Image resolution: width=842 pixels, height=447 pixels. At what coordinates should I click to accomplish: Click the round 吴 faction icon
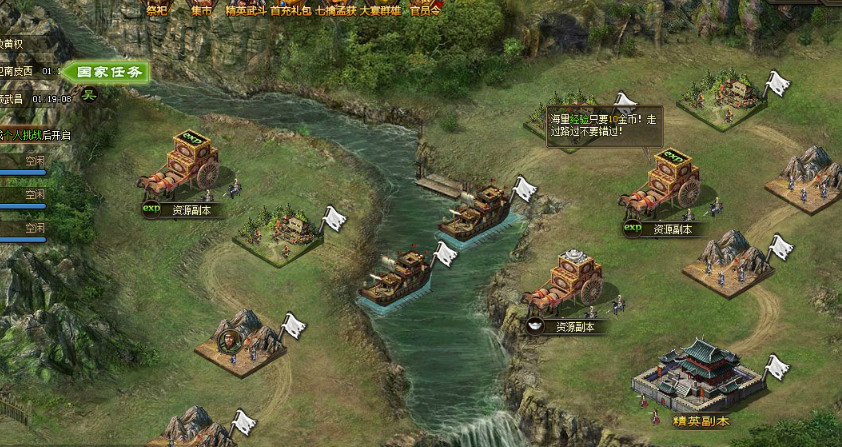click(88, 96)
